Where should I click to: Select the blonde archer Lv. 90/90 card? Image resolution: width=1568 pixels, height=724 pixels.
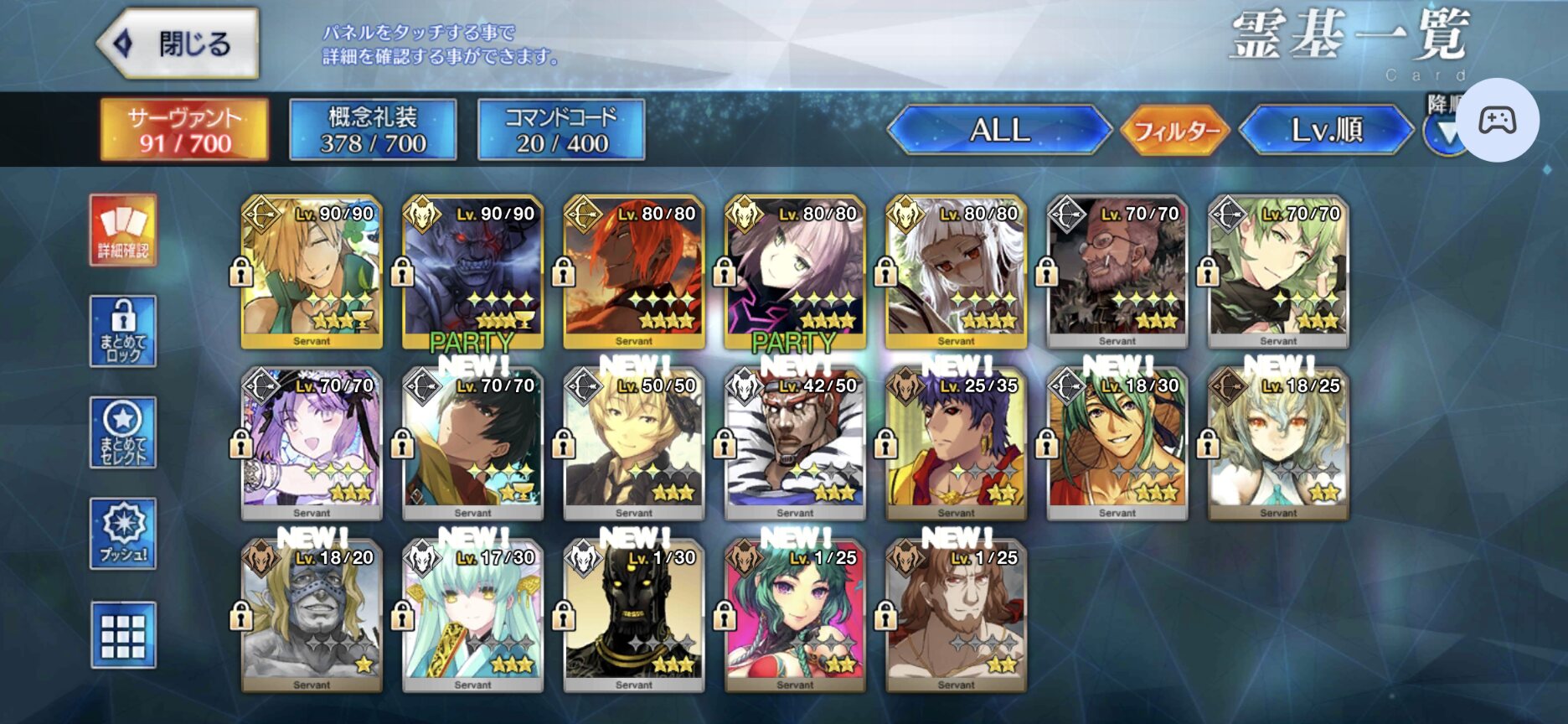click(312, 272)
